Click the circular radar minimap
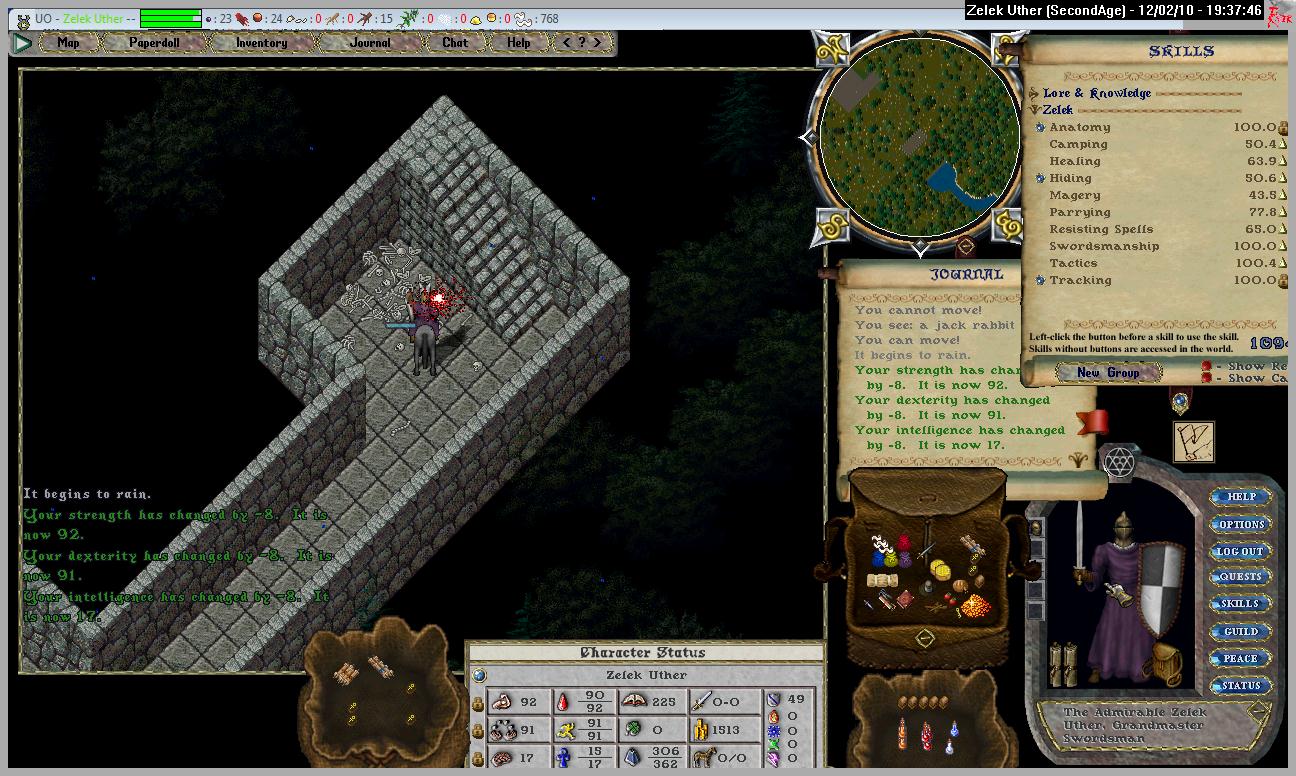 [x=918, y=139]
